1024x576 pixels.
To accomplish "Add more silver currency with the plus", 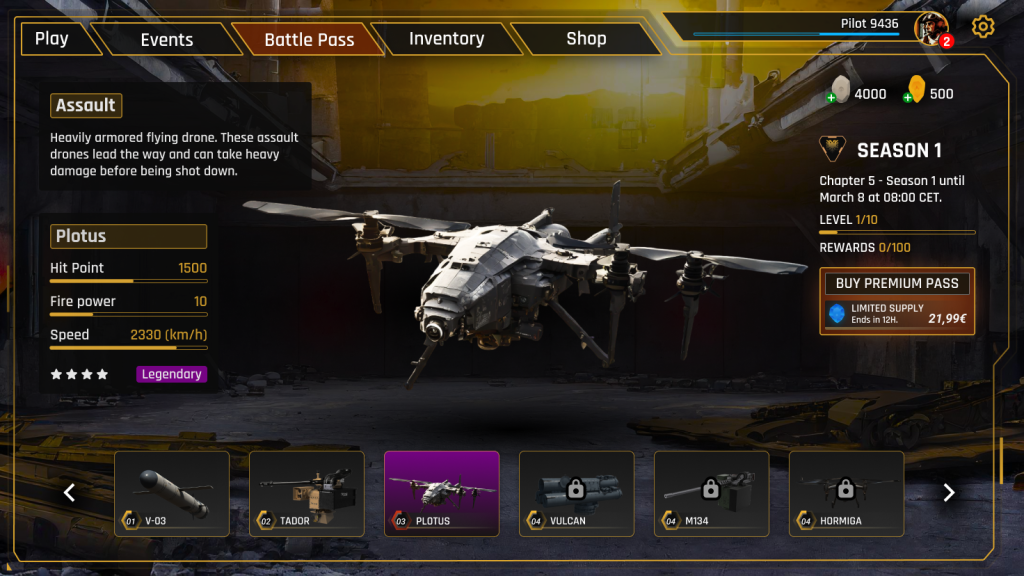I will click(x=831, y=97).
